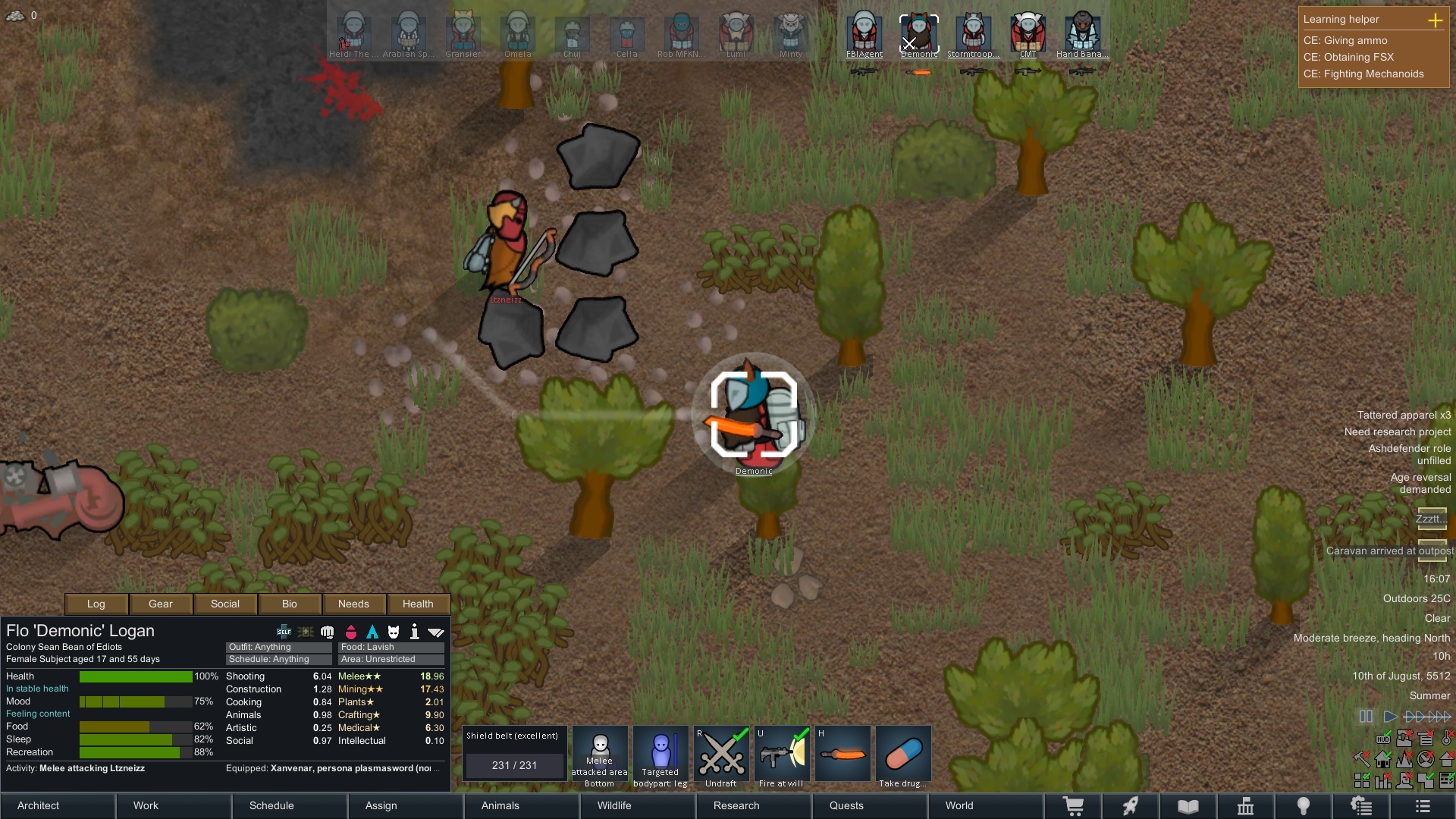This screenshot has width=1456, height=819.
Task: Click the animals cat icon in Flo's panel
Action: pyautogui.click(x=394, y=631)
